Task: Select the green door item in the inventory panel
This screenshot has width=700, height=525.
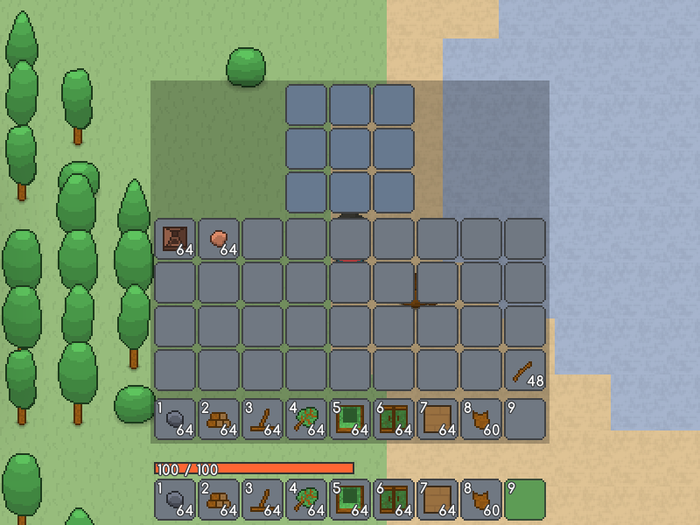Action: [x=393, y=419]
